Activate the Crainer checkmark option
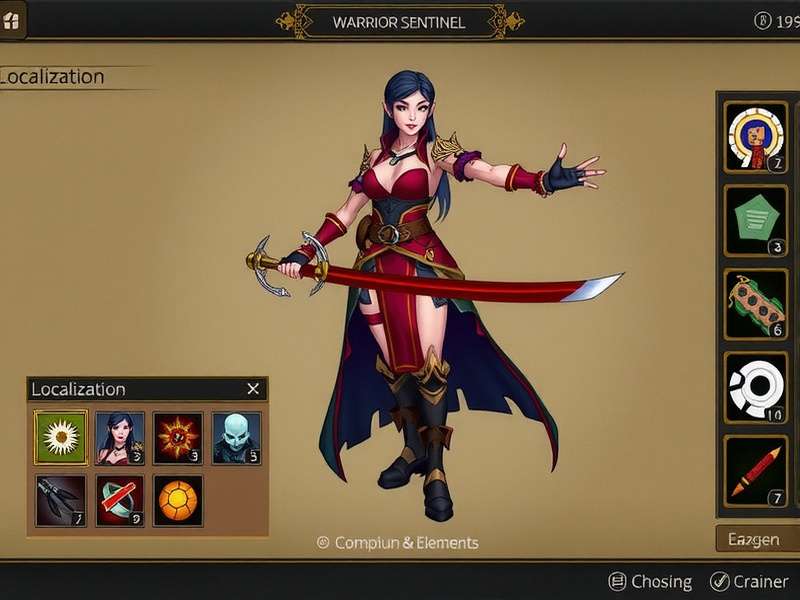Viewport: 800px width, 600px height. (x=748, y=581)
